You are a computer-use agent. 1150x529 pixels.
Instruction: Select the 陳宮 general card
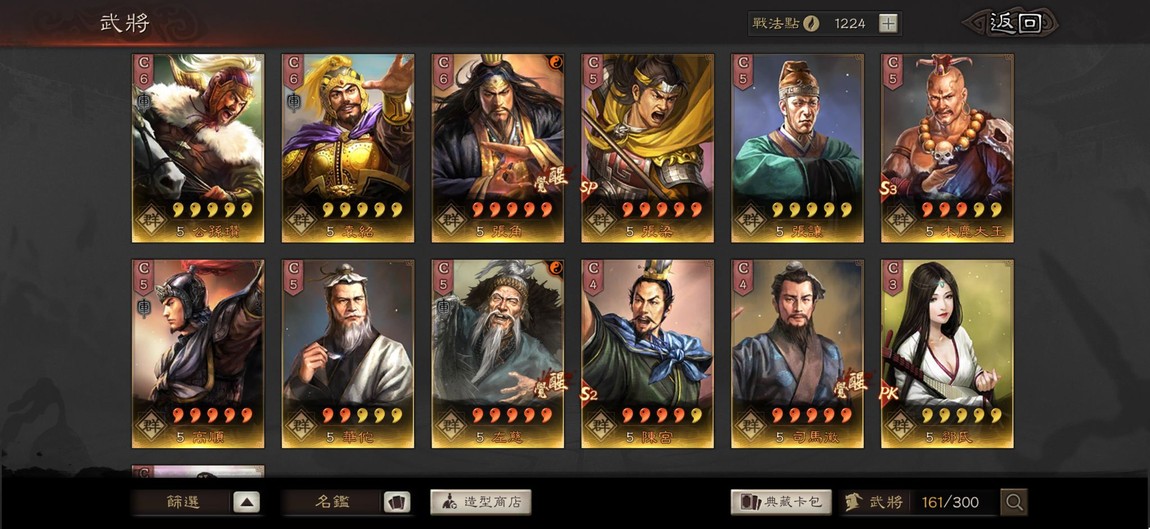click(648, 353)
